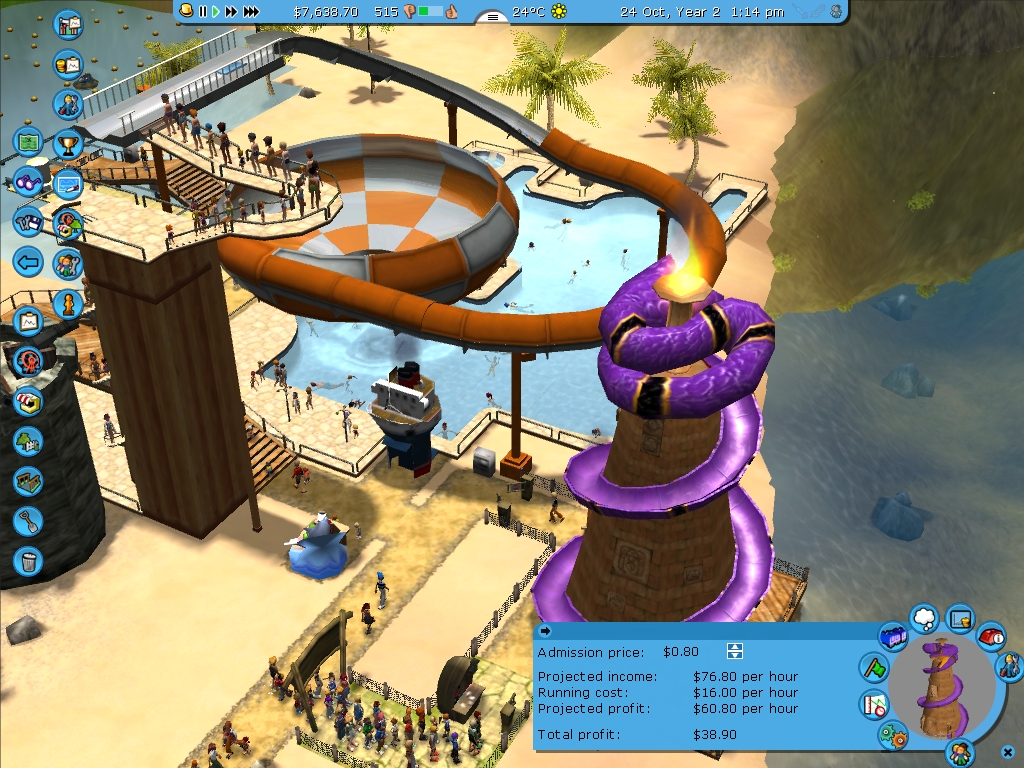The image size is (1024, 768).
Task: Adjust the admission price stepper
Action: click(x=735, y=652)
